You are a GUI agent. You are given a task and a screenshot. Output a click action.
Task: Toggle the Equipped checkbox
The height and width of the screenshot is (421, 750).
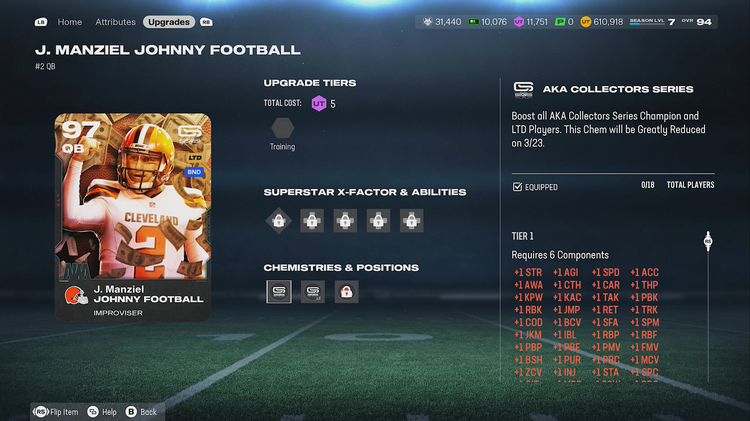pyautogui.click(x=517, y=187)
